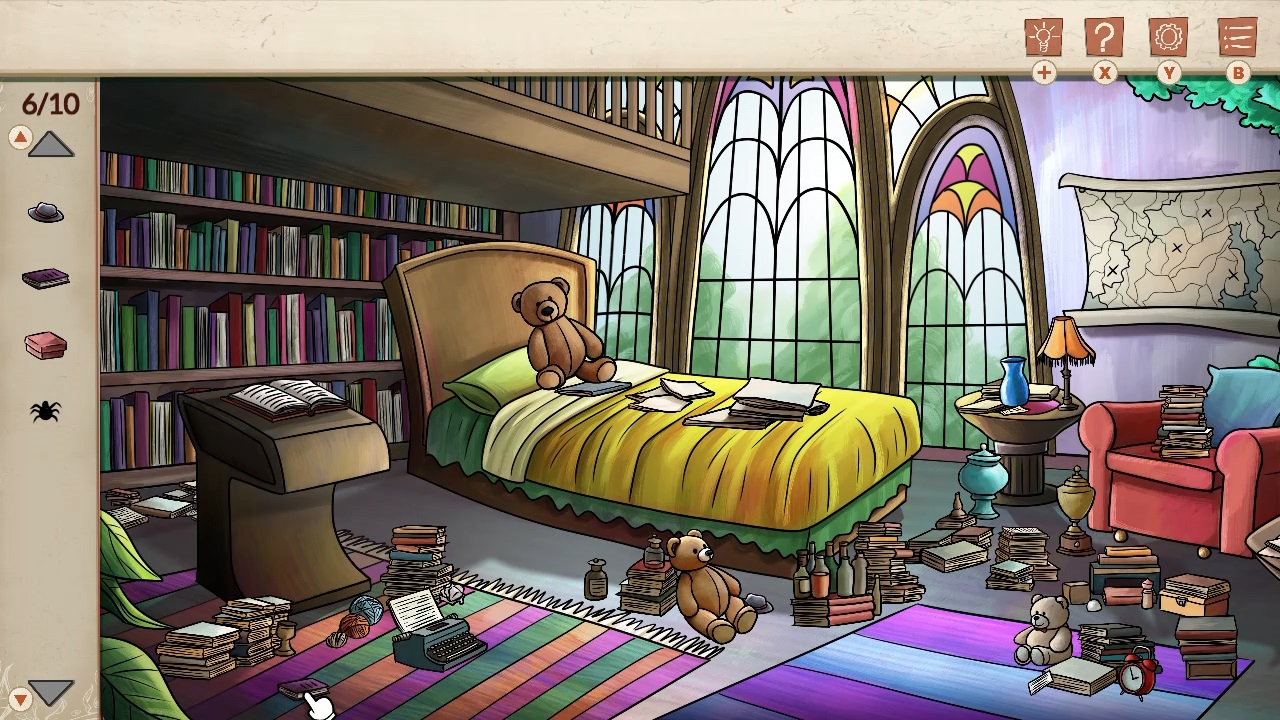
Task: Click the B gamepad button label
Action: coord(1237,73)
